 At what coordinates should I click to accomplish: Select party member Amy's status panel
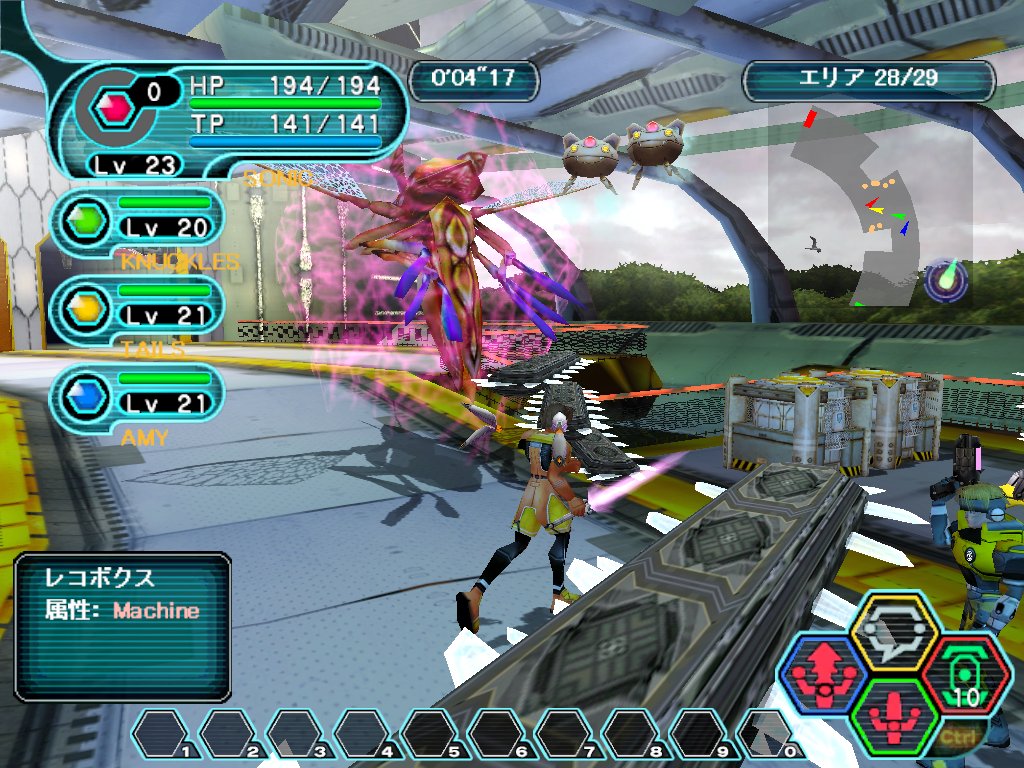coord(140,393)
